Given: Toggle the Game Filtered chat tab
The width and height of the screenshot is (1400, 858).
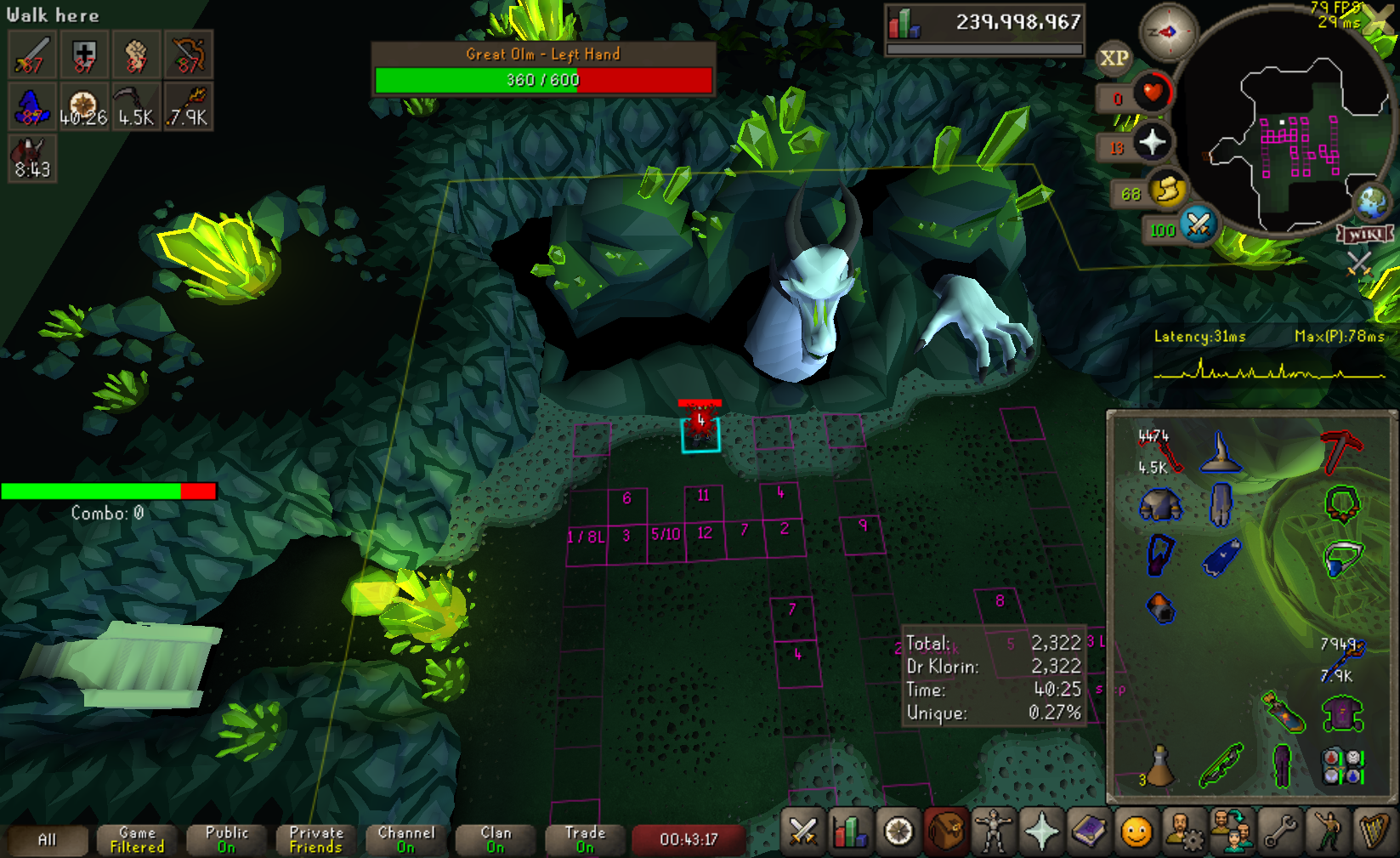Looking at the screenshot, I should (137, 839).
